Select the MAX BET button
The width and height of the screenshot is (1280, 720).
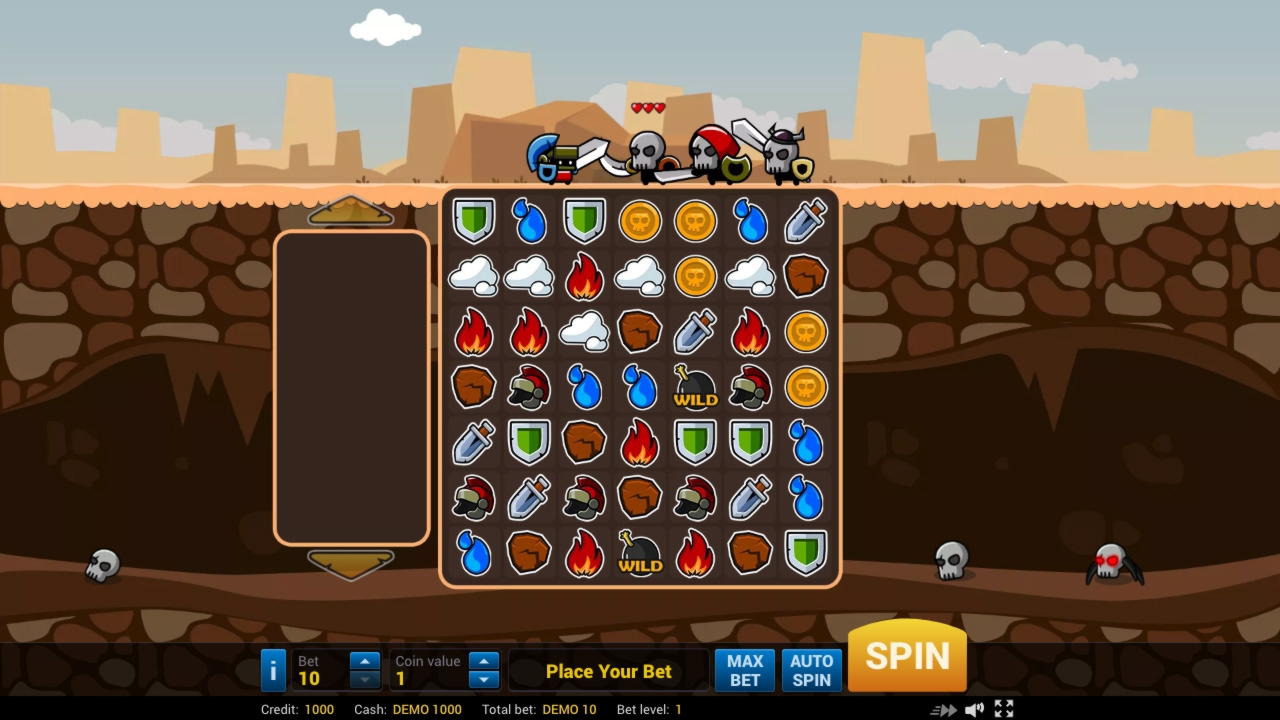click(744, 670)
